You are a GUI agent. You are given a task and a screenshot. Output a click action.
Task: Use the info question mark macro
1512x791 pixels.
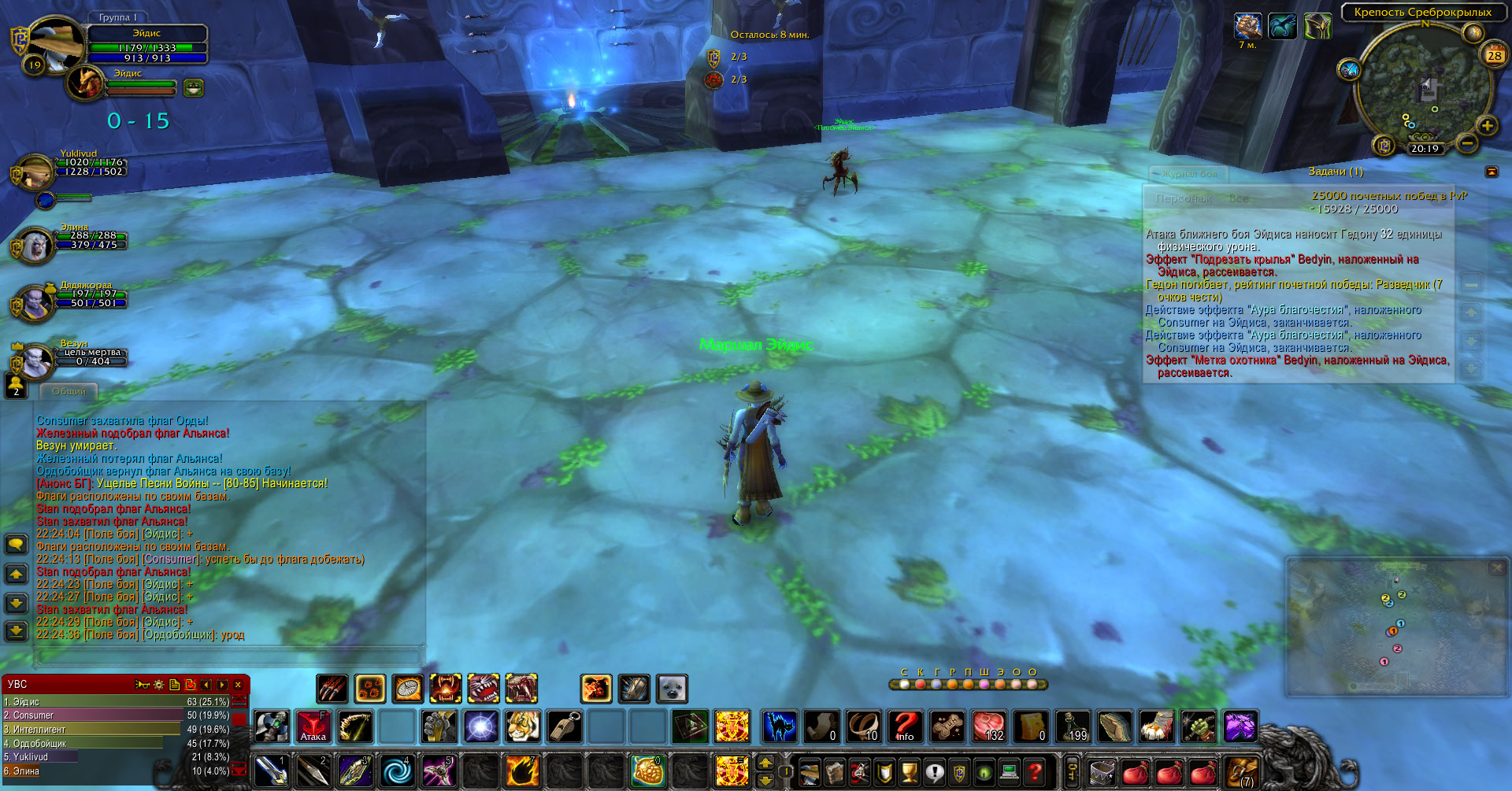coord(905,726)
